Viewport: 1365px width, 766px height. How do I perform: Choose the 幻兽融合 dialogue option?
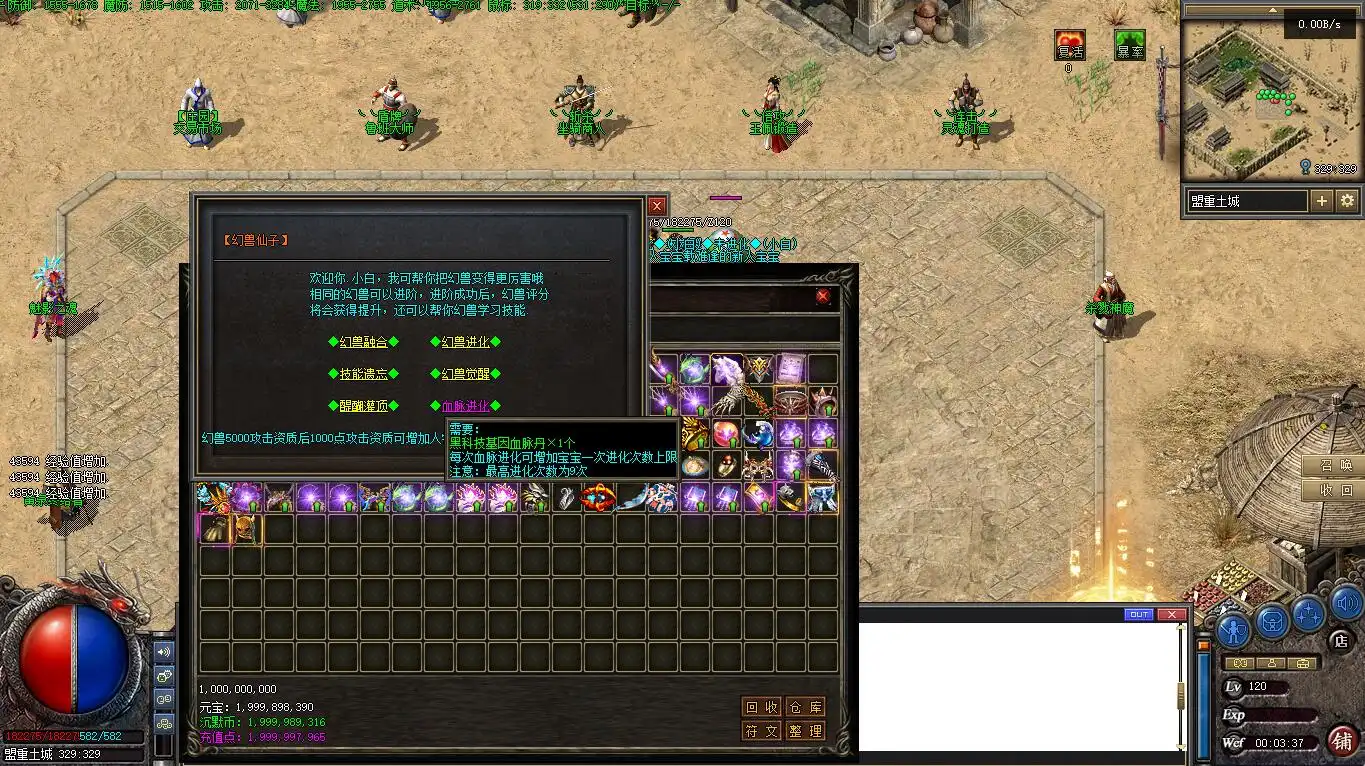click(363, 342)
